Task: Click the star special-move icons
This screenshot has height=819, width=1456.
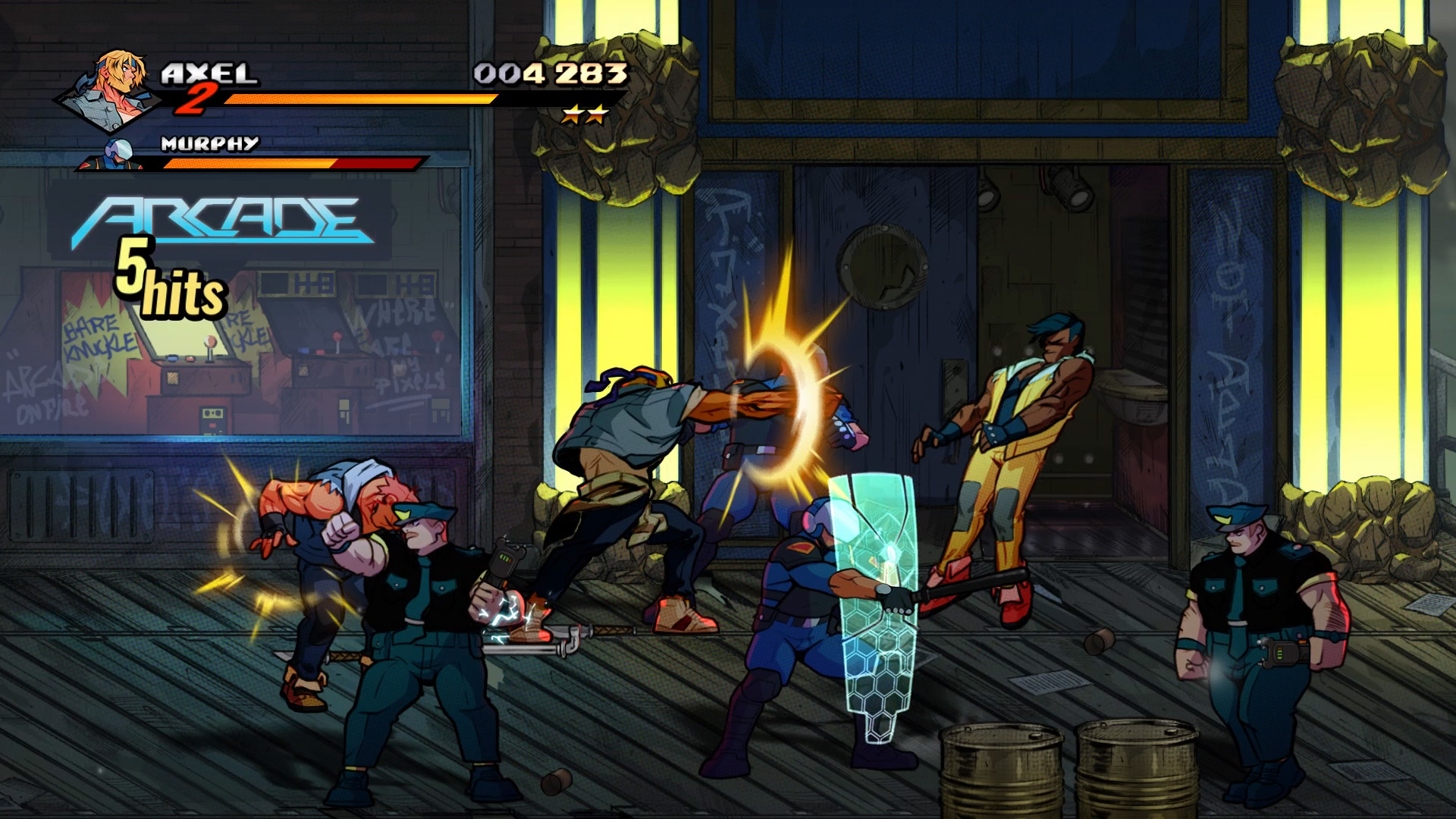Action: (585, 115)
